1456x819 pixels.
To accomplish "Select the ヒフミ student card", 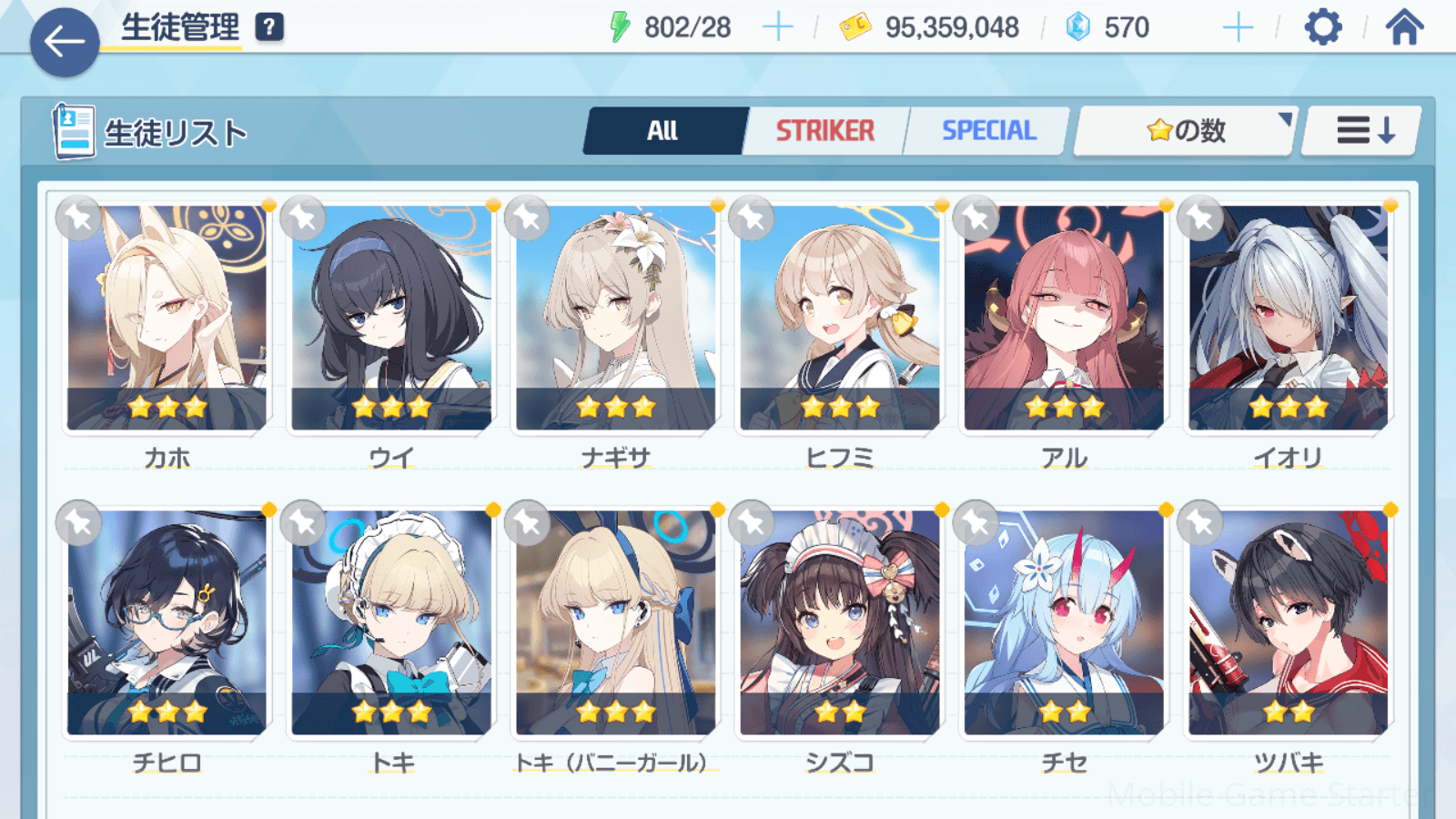I will pyautogui.click(x=840, y=317).
